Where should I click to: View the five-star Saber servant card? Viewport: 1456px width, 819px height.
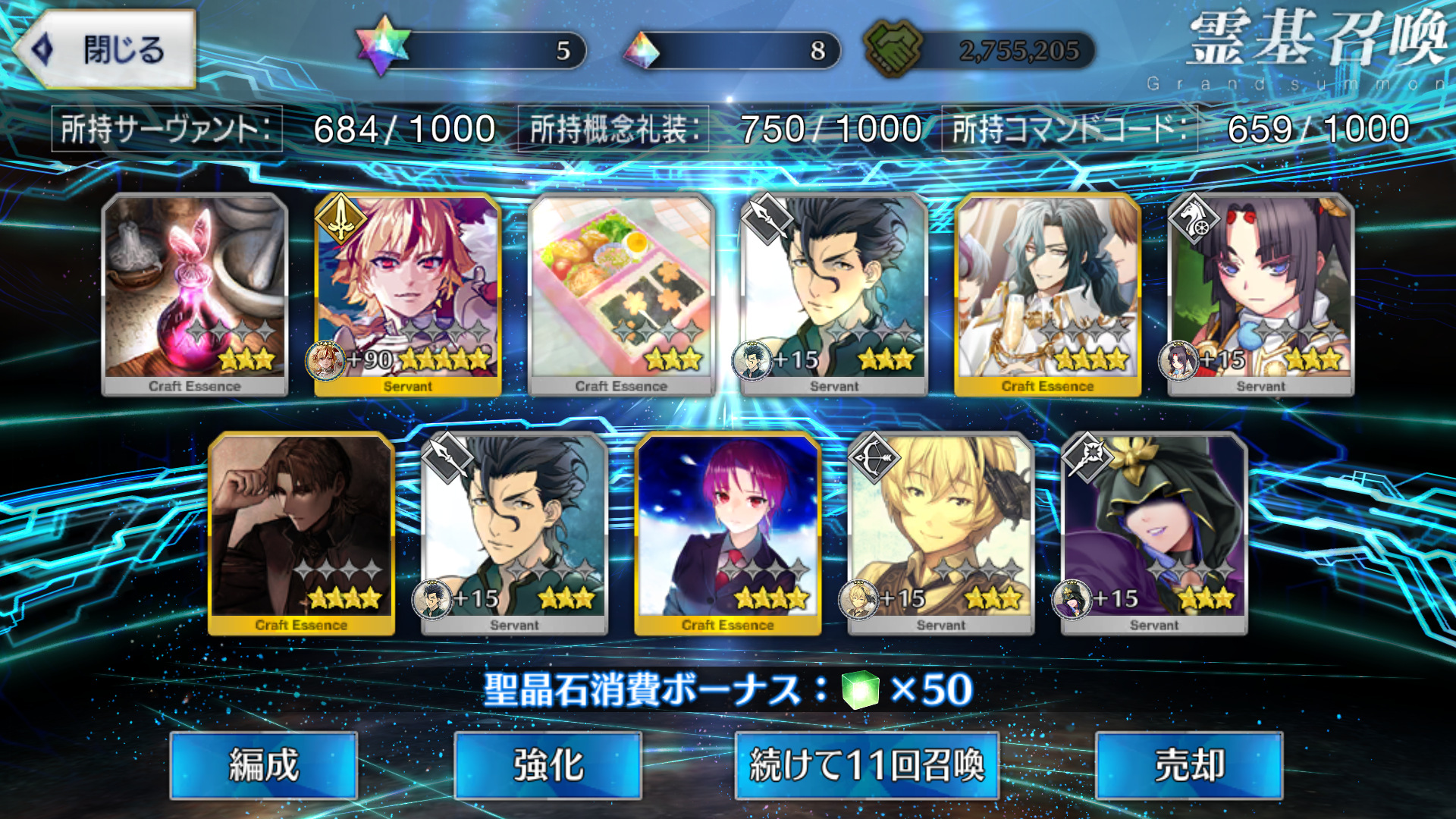pyautogui.click(x=408, y=294)
